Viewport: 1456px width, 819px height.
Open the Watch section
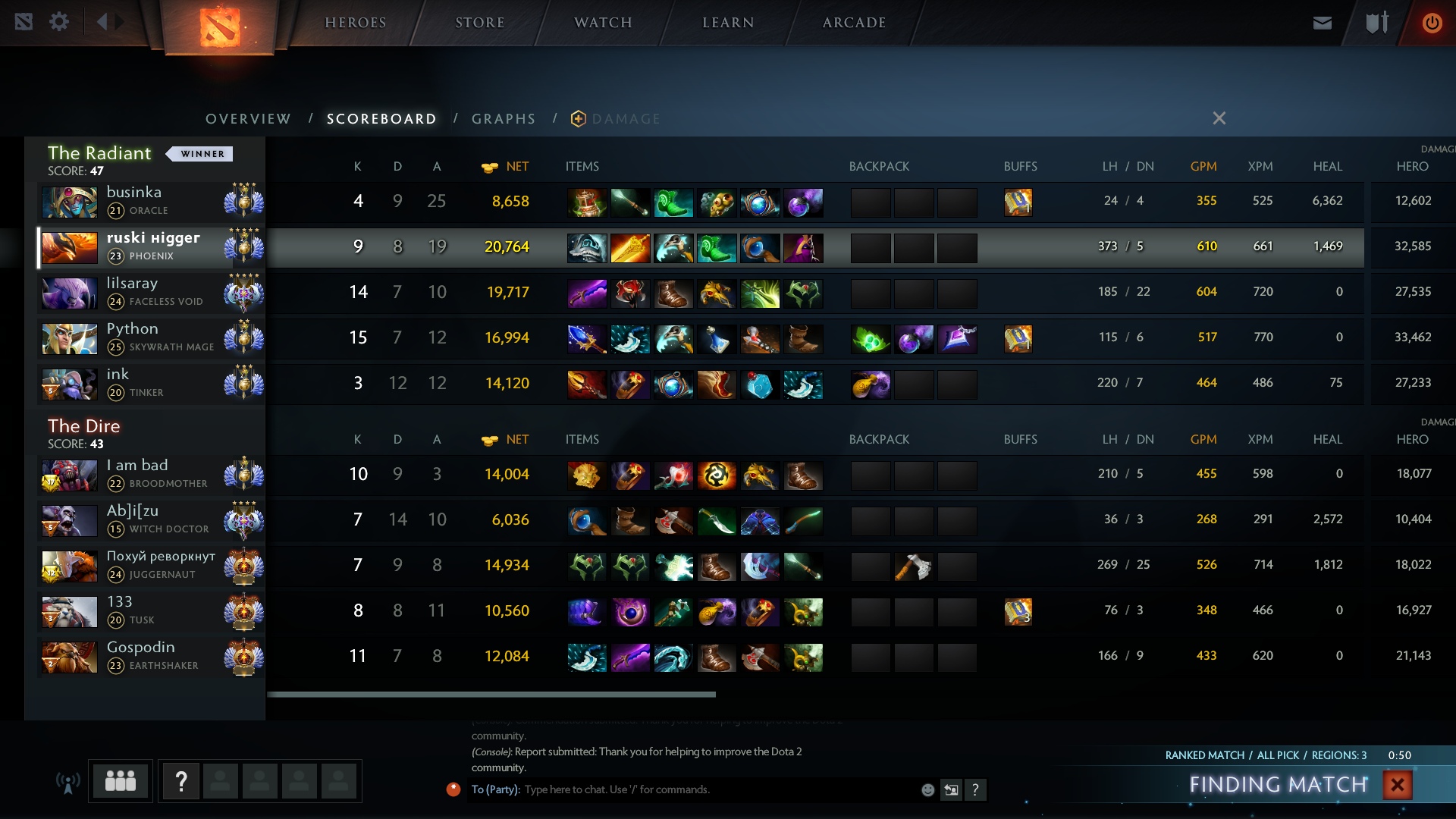(x=603, y=23)
